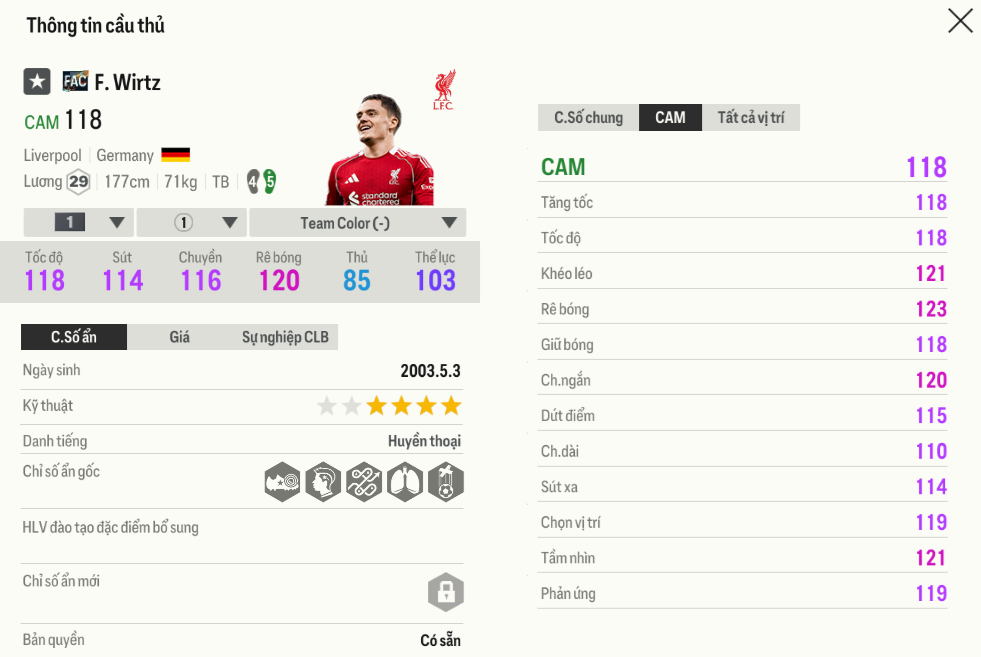Click the locked new hidden trait slot
This screenshot has width=981, height=657.
445,592
